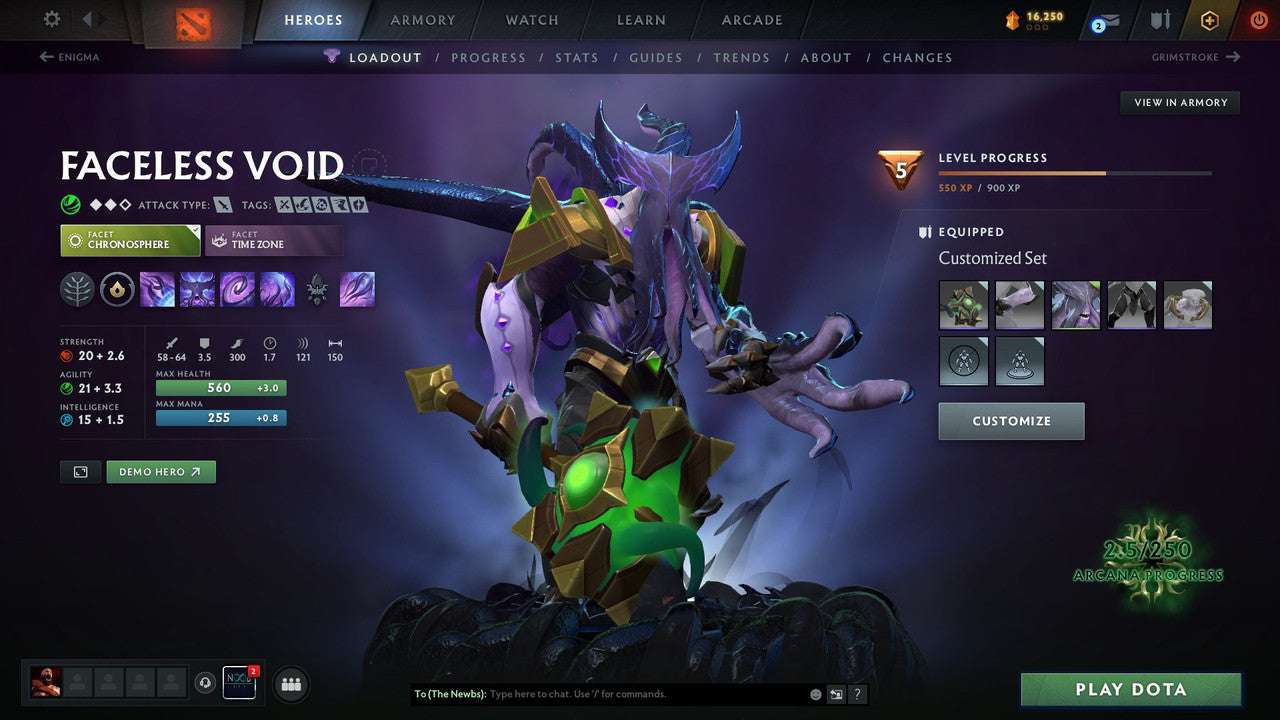
Task: Open the Arcade tab
Action: coord(751,20)
